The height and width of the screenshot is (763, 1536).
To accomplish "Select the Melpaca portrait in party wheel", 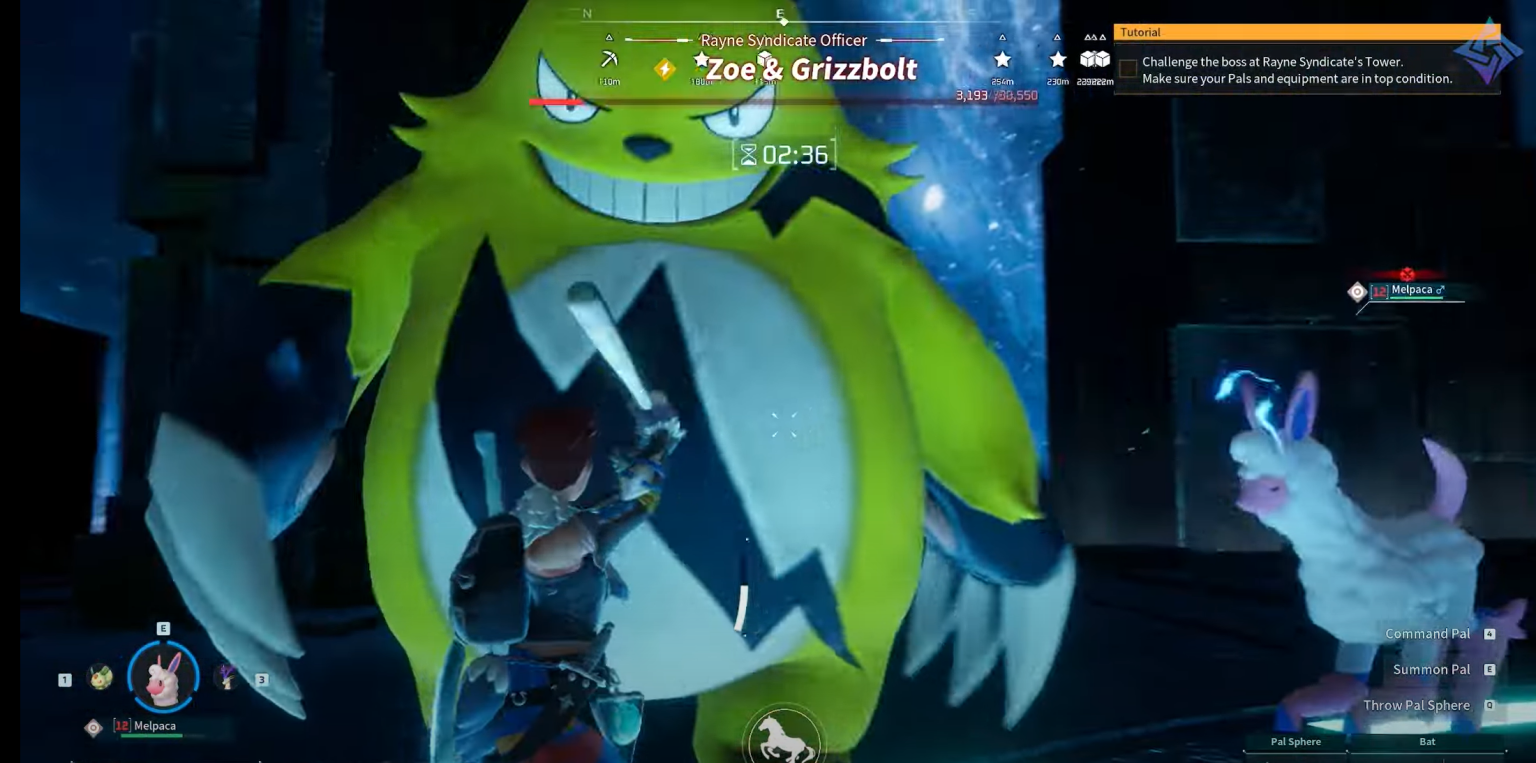I will click(x=163, y=678).
